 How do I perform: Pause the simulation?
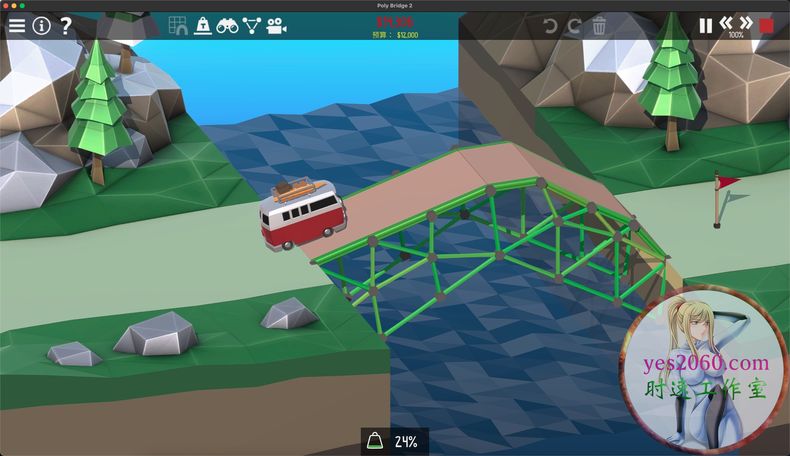click(x=706, y=26)
